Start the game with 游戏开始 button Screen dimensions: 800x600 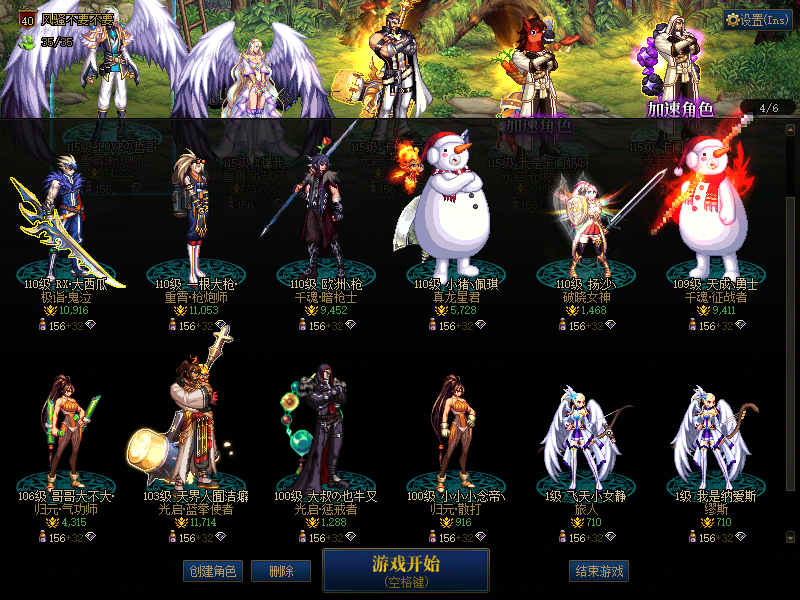click(x=405, y=570)
